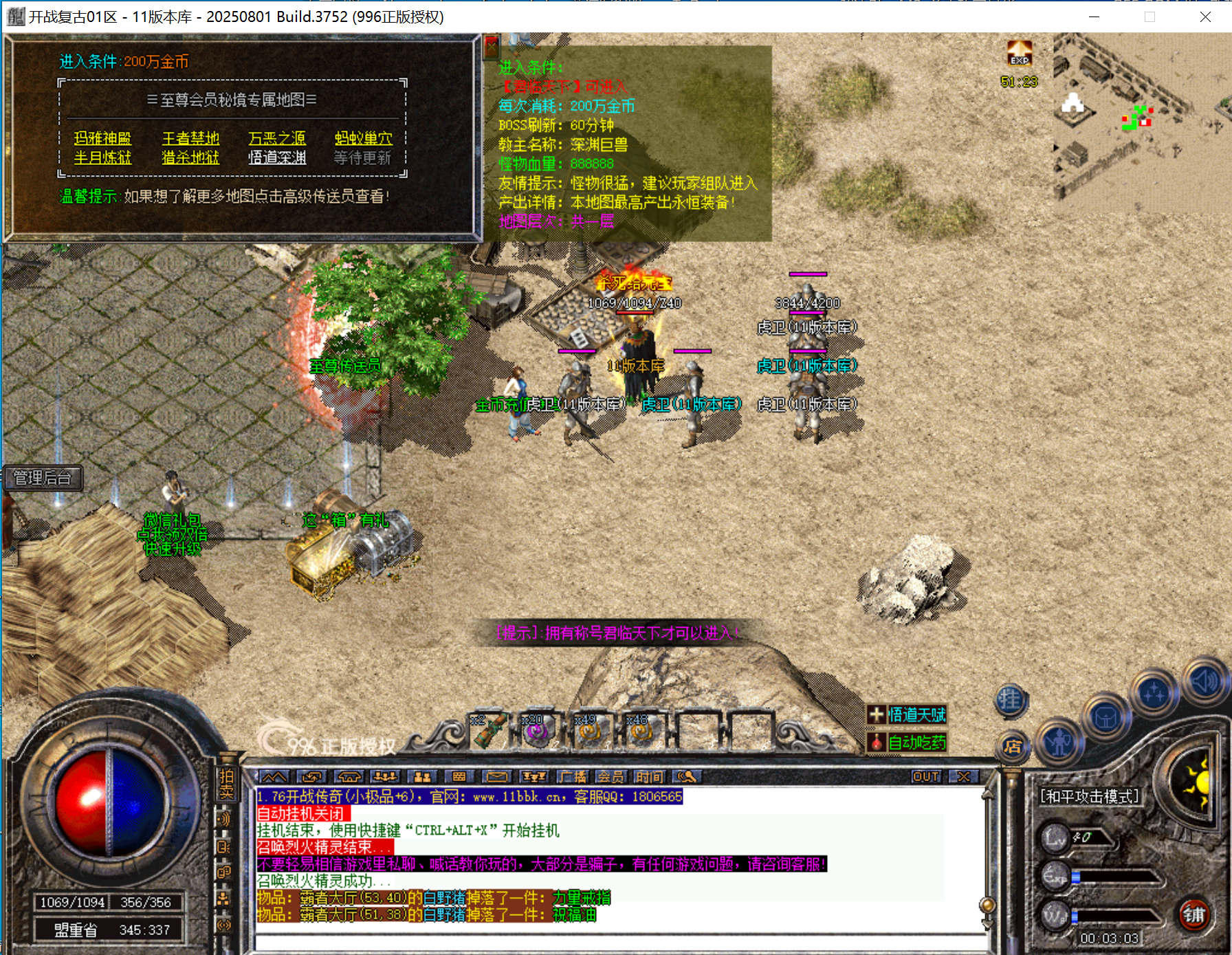Open the bag inventory icon
The image size is (1232, 955).
1105,718
